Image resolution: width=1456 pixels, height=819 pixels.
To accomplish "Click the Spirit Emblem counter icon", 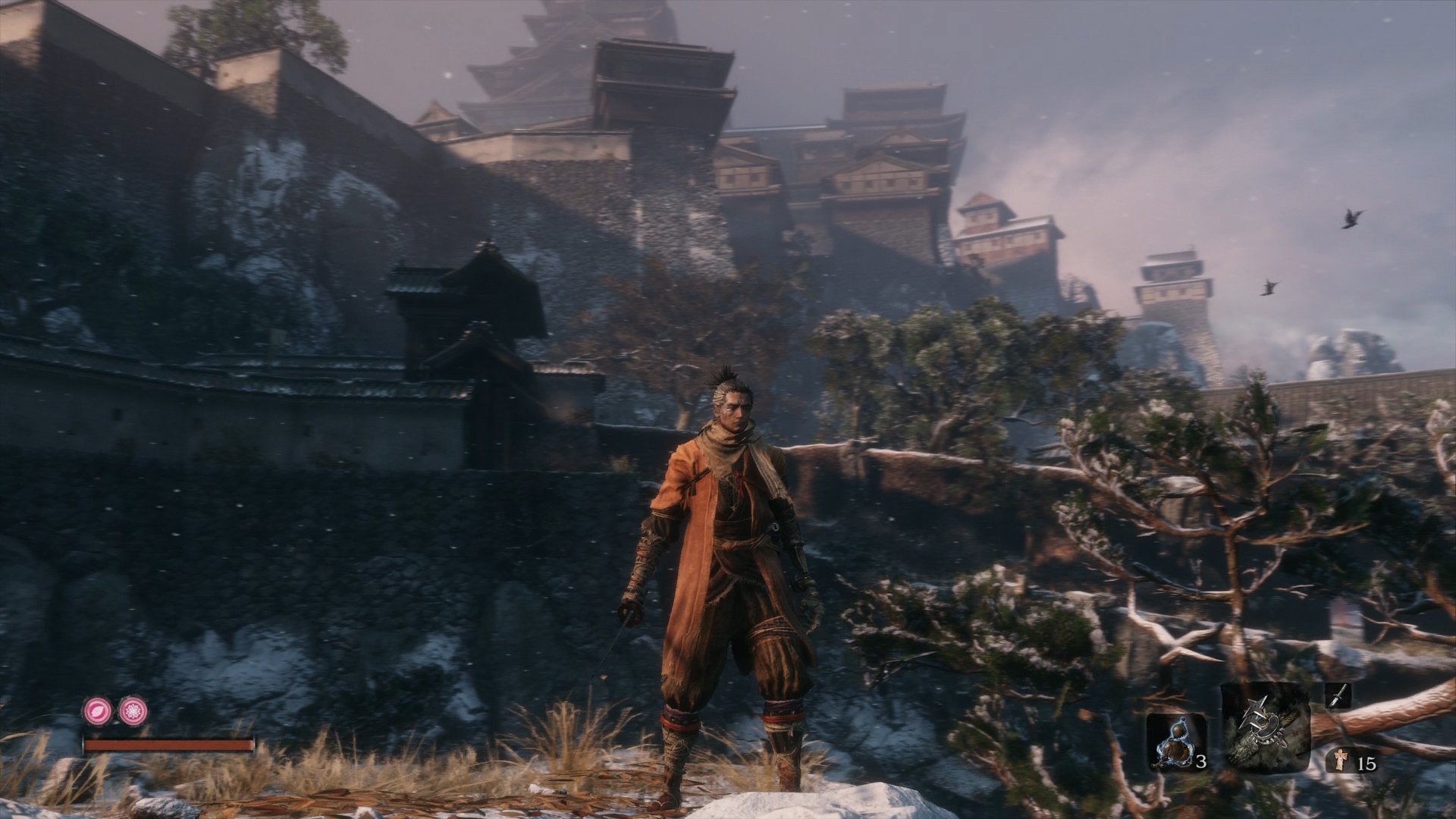I will pos(1341,759).
